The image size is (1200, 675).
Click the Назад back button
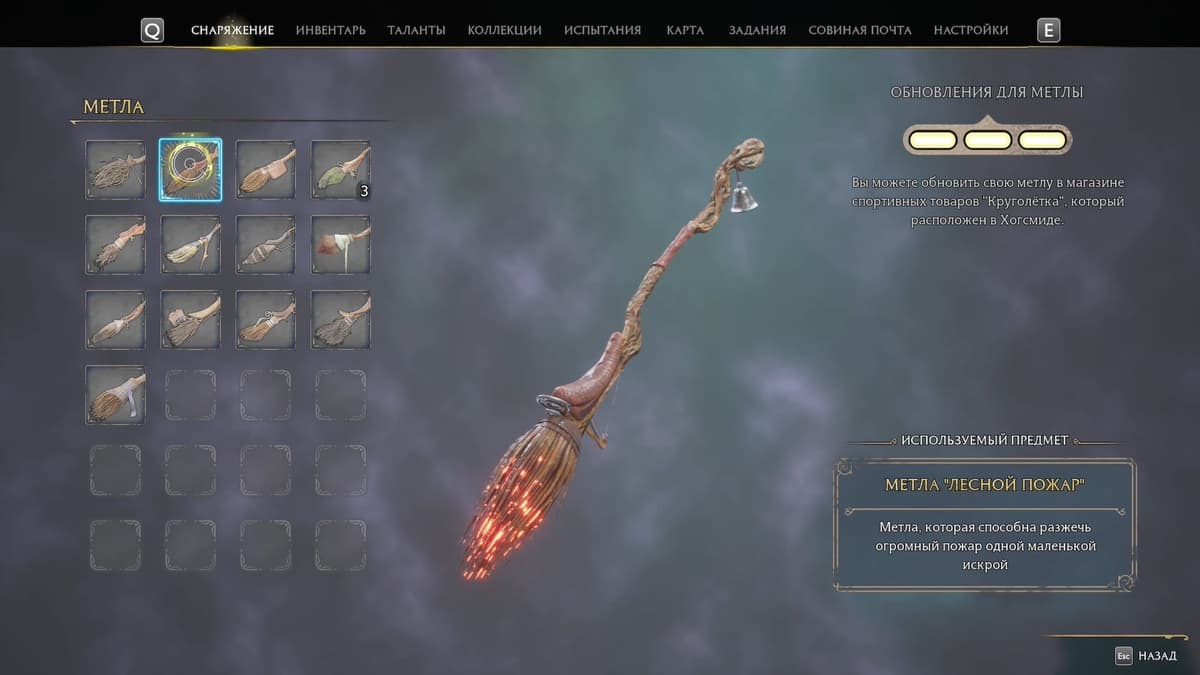pos(1150,656)
